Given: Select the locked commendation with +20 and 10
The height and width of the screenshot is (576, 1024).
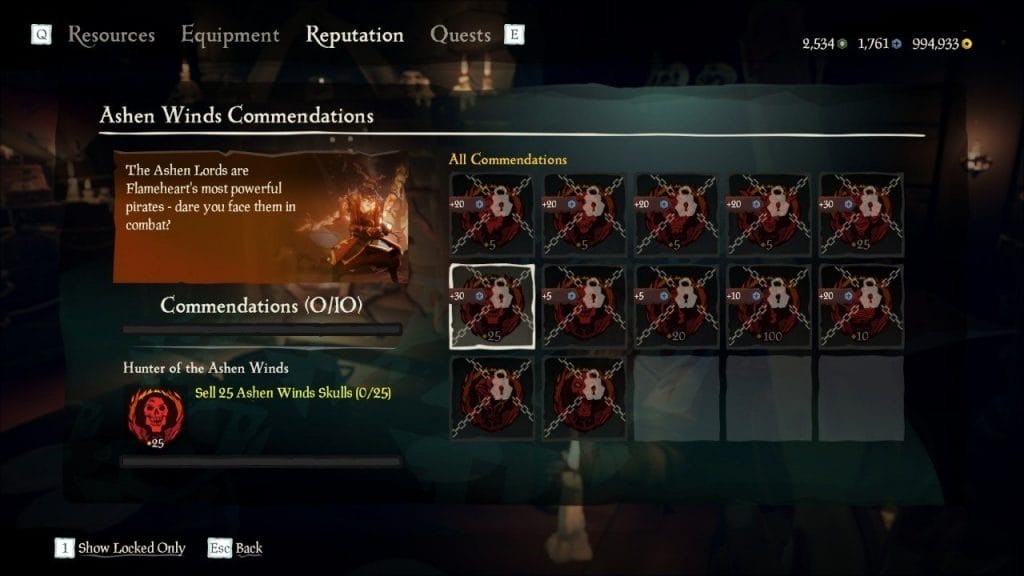Looking at the screenshot, I should click(x=861, y=306).
